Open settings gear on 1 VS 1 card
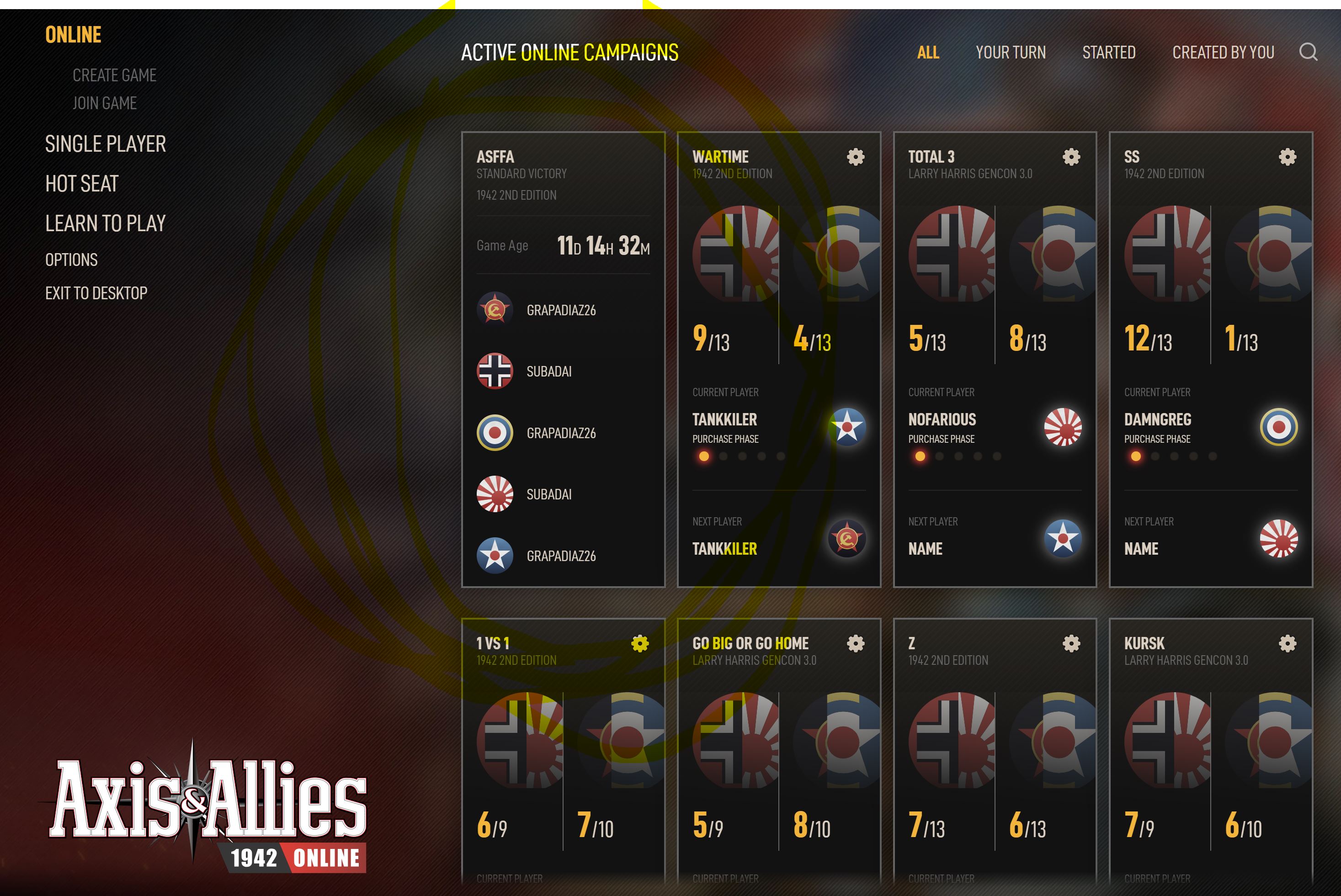Viewport: 1341px width, 896px height. [x=640, y=642]
